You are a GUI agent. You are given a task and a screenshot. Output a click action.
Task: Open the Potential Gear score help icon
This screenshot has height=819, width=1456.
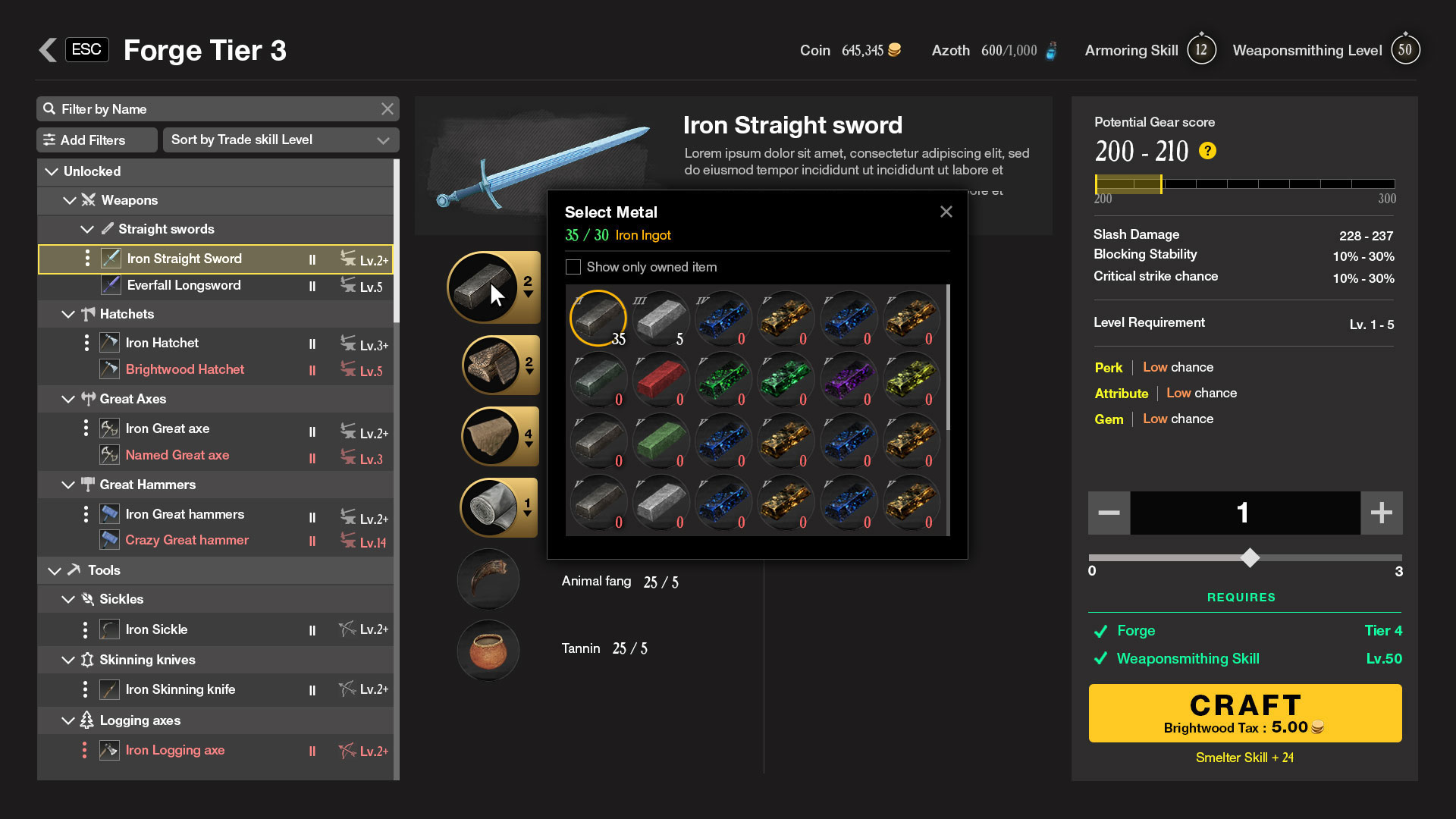[x=1207, y=151]
